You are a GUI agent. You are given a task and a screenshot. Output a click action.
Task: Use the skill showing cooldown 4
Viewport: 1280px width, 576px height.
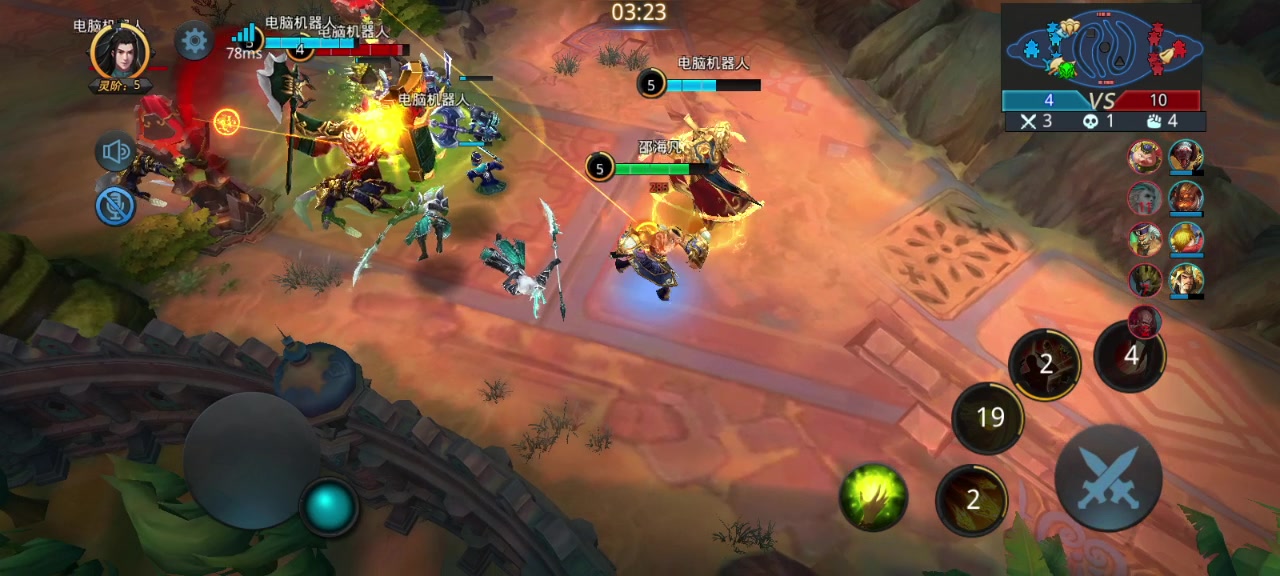(x=1130, y=355)
